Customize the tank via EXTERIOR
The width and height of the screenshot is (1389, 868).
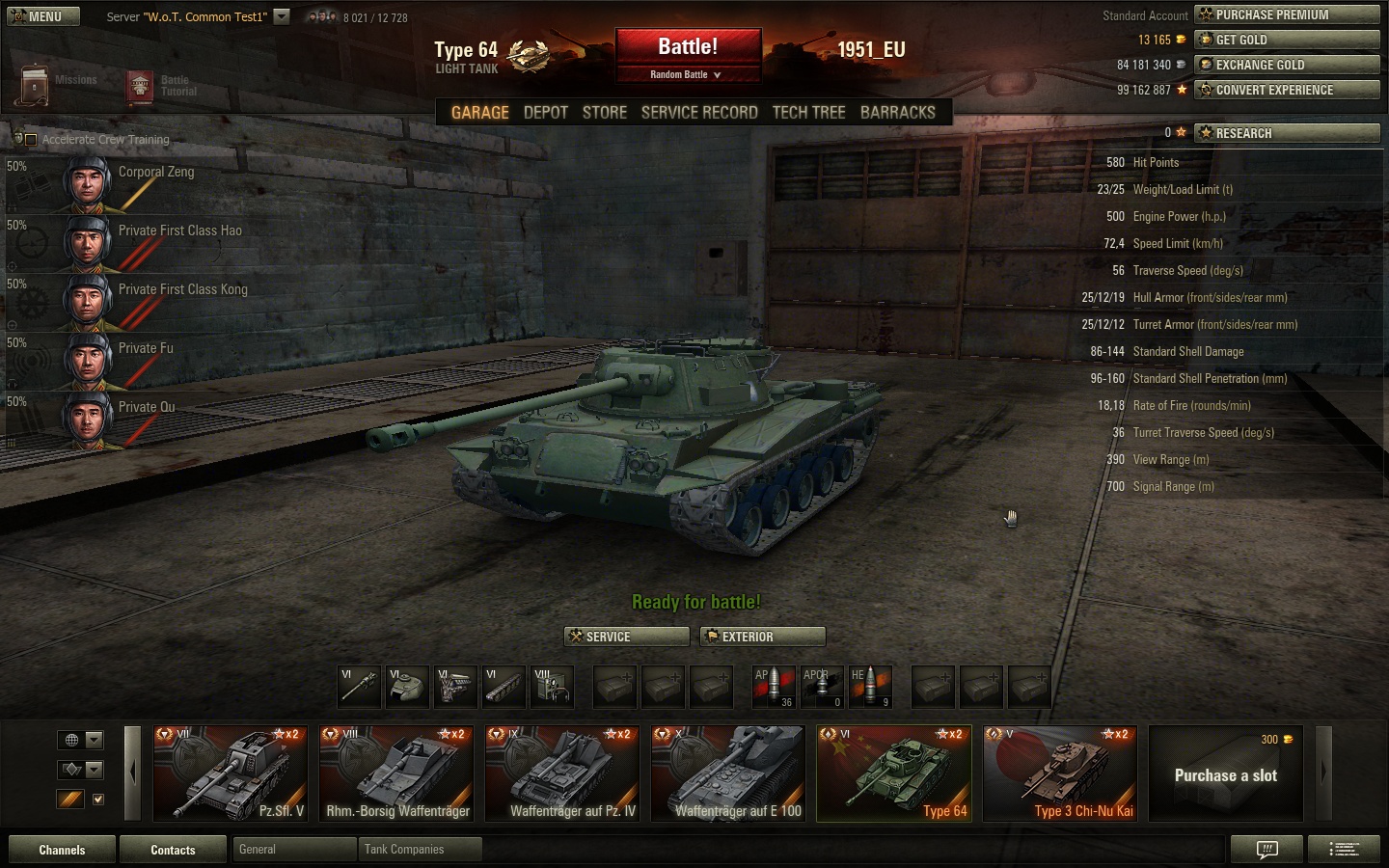click(x=762, y=637)
